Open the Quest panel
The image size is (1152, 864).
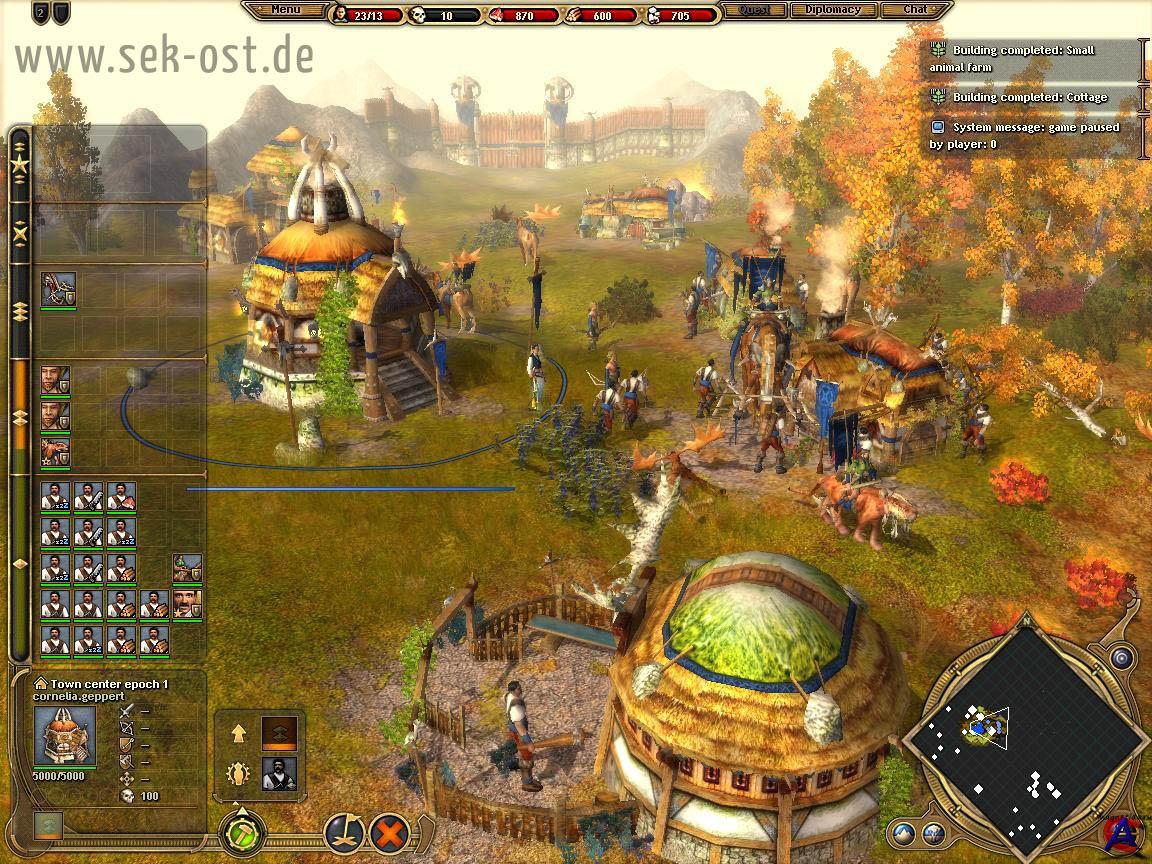pos(753,10)
